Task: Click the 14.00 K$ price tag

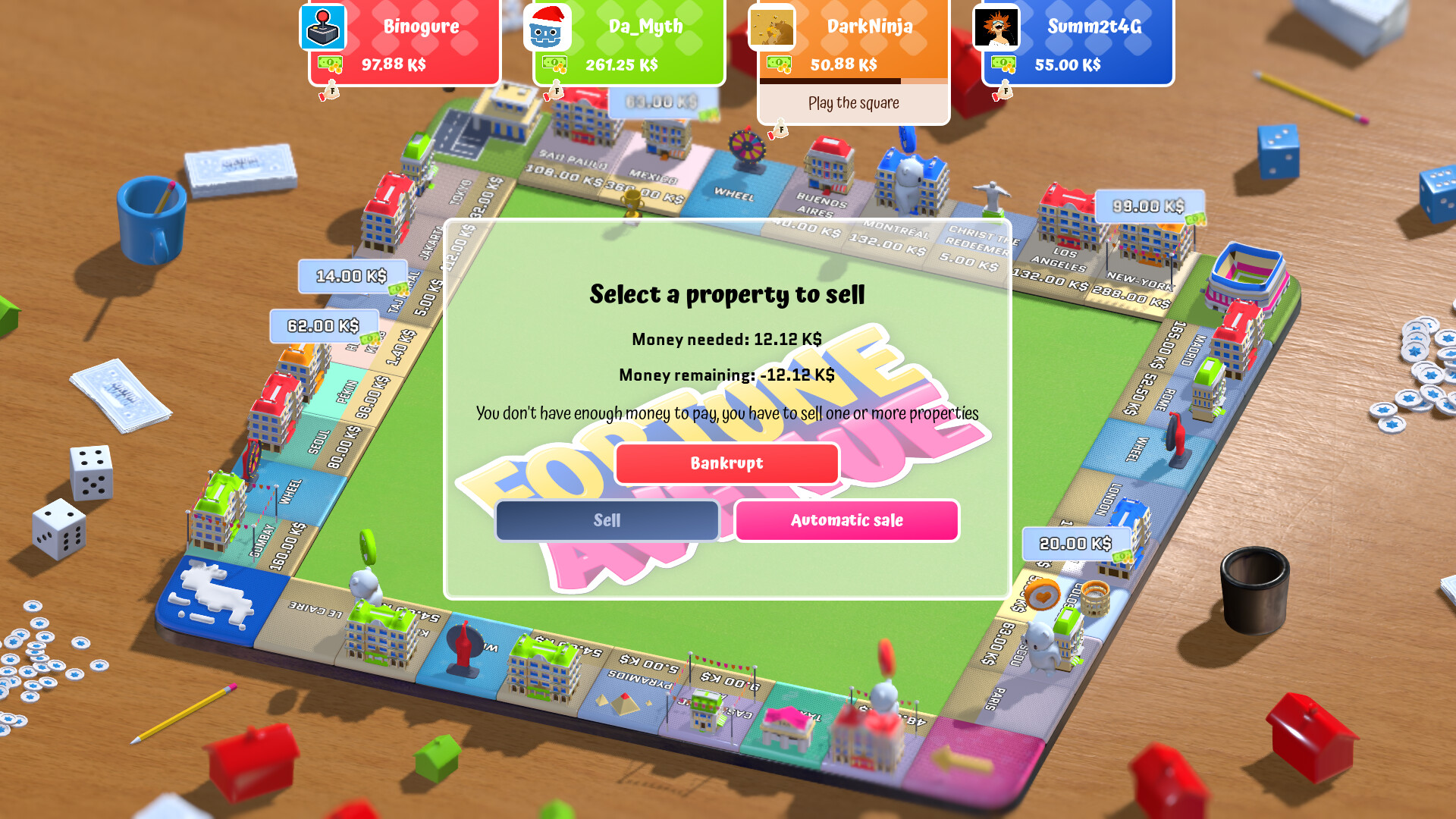Action: [x=352, y=275]
